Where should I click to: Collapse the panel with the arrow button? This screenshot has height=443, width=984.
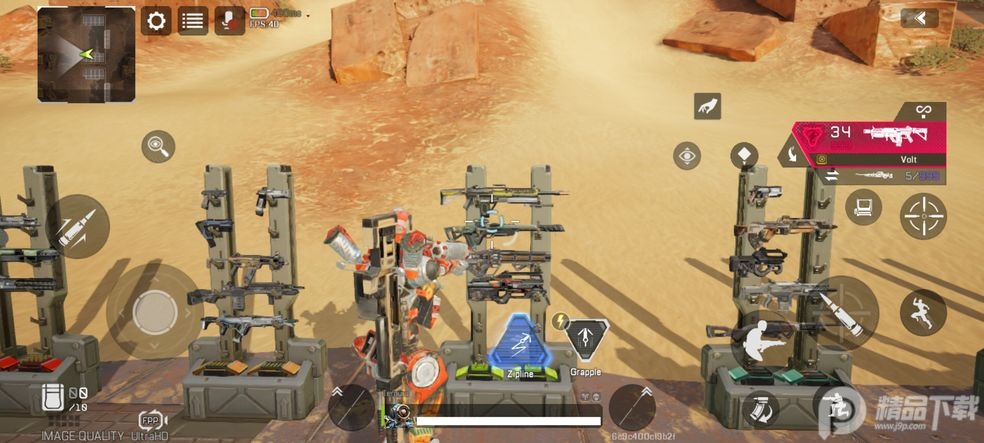(x=919, y=18)
